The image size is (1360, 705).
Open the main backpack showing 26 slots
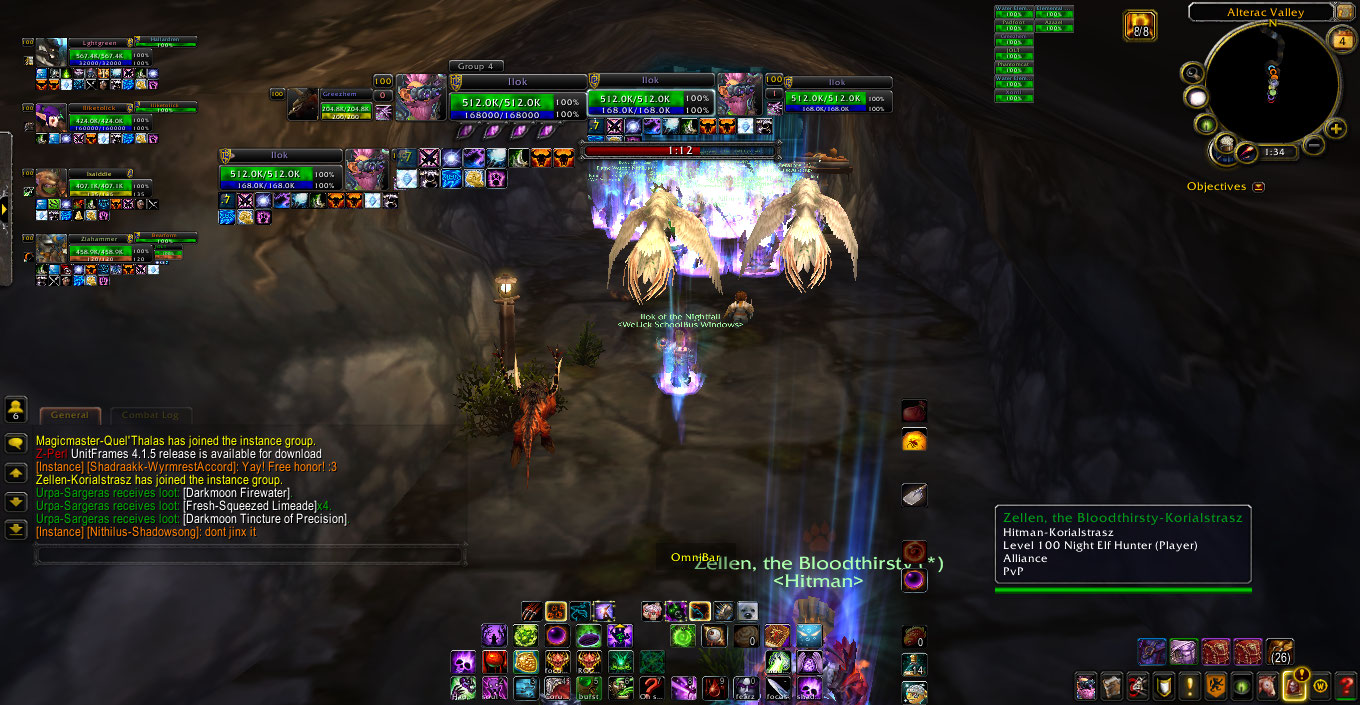(1279, 652)
